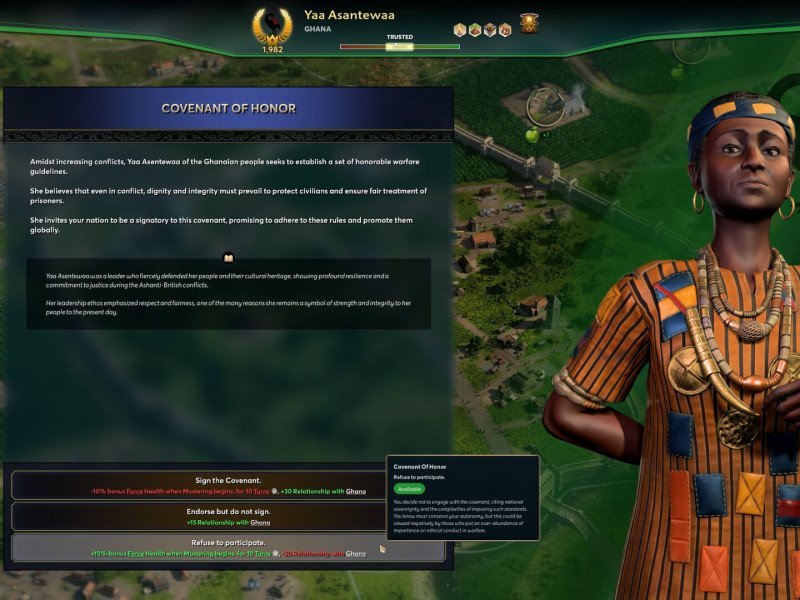Choose "Sign the Covenant" option
The height and width of the screenshot is (600, 800).
point(228,485)
